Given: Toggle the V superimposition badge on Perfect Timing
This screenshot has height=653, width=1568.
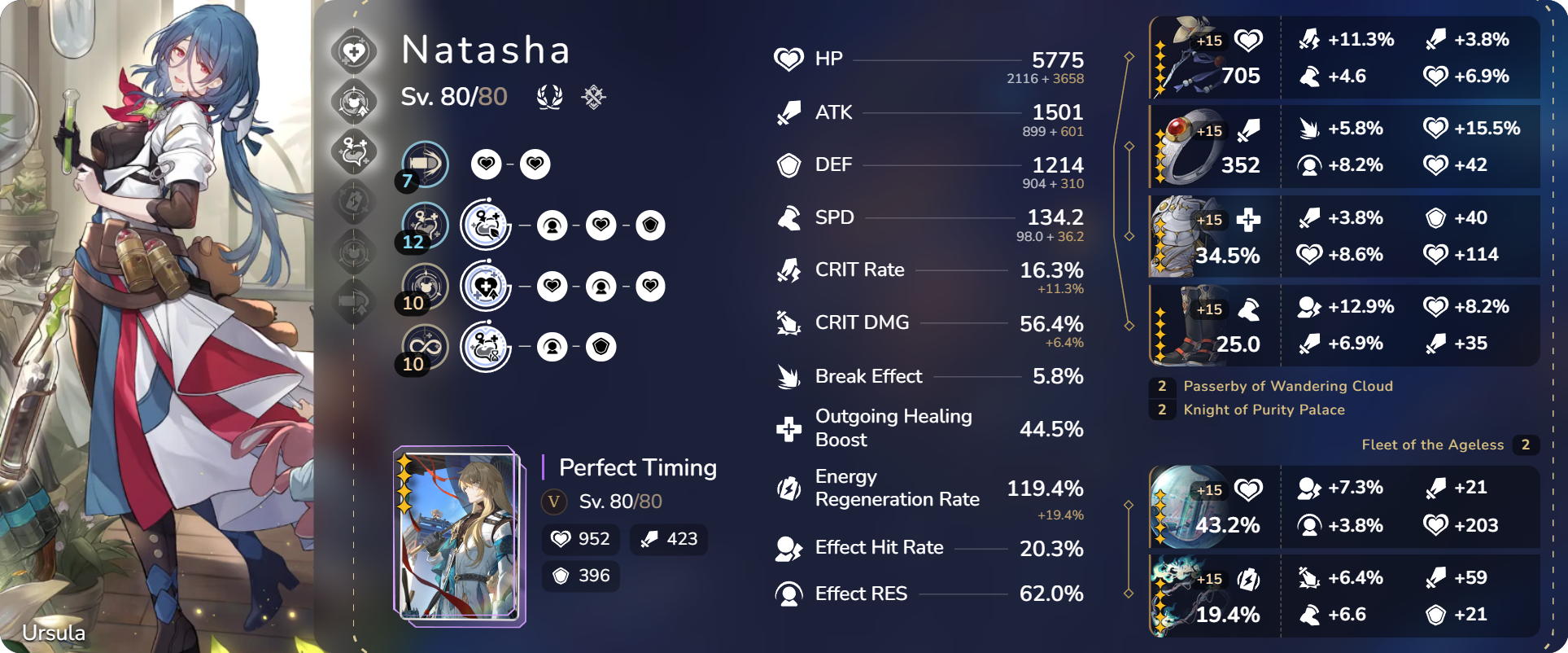Looking at the screenshot, I should [x=553, y=502].
